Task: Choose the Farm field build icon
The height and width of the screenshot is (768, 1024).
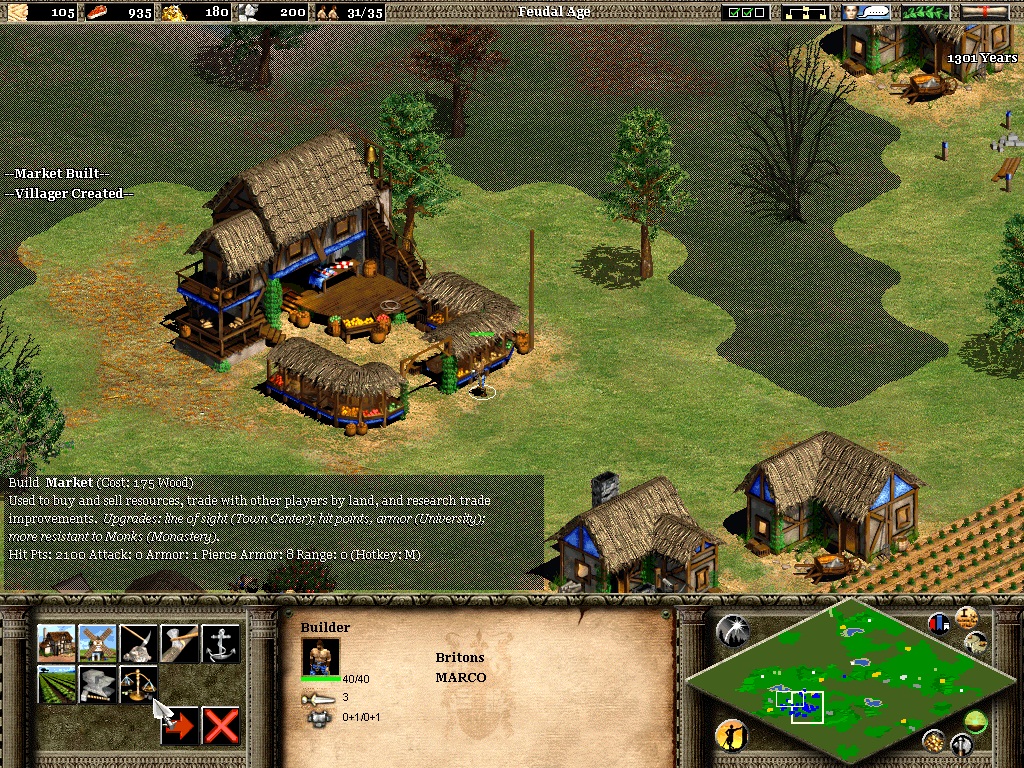Action: (x=57, y=685)
